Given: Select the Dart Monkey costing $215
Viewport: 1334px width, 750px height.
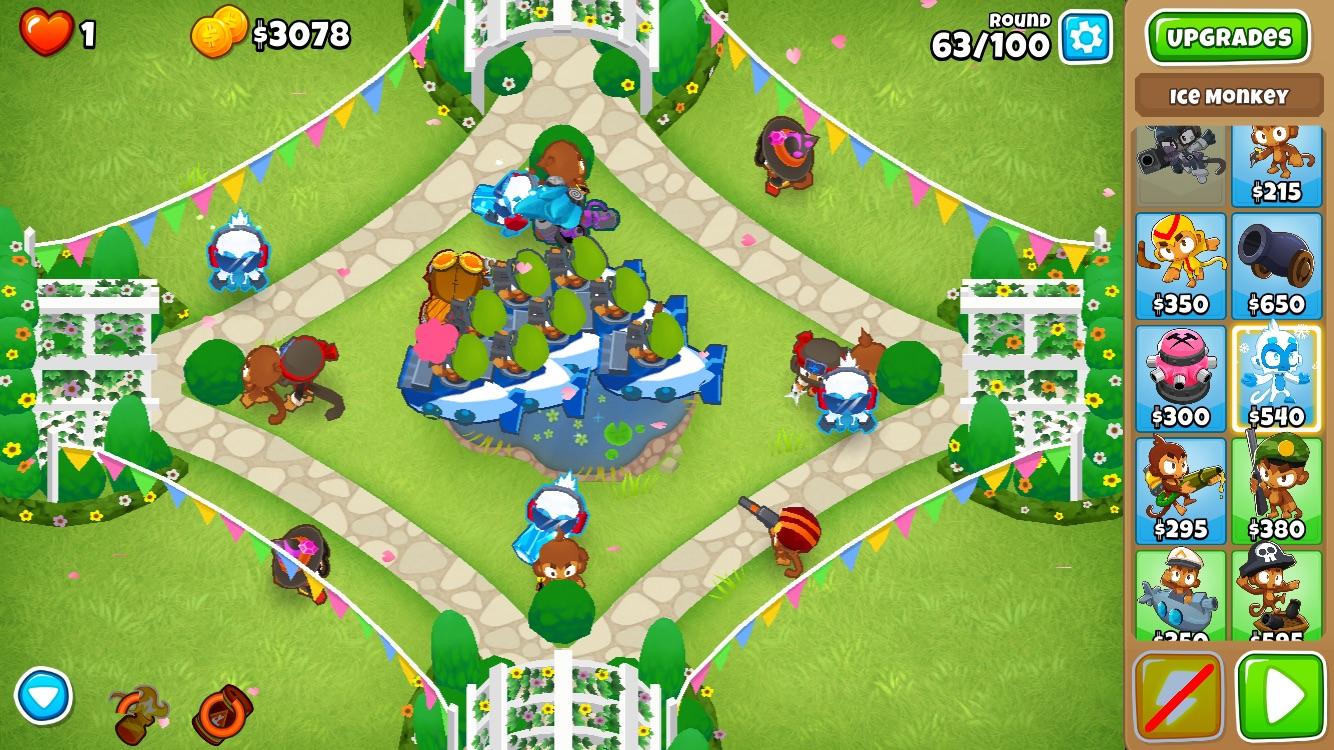Looking at the screenshot, I should pyautogui.click(x=1276, y=164).
